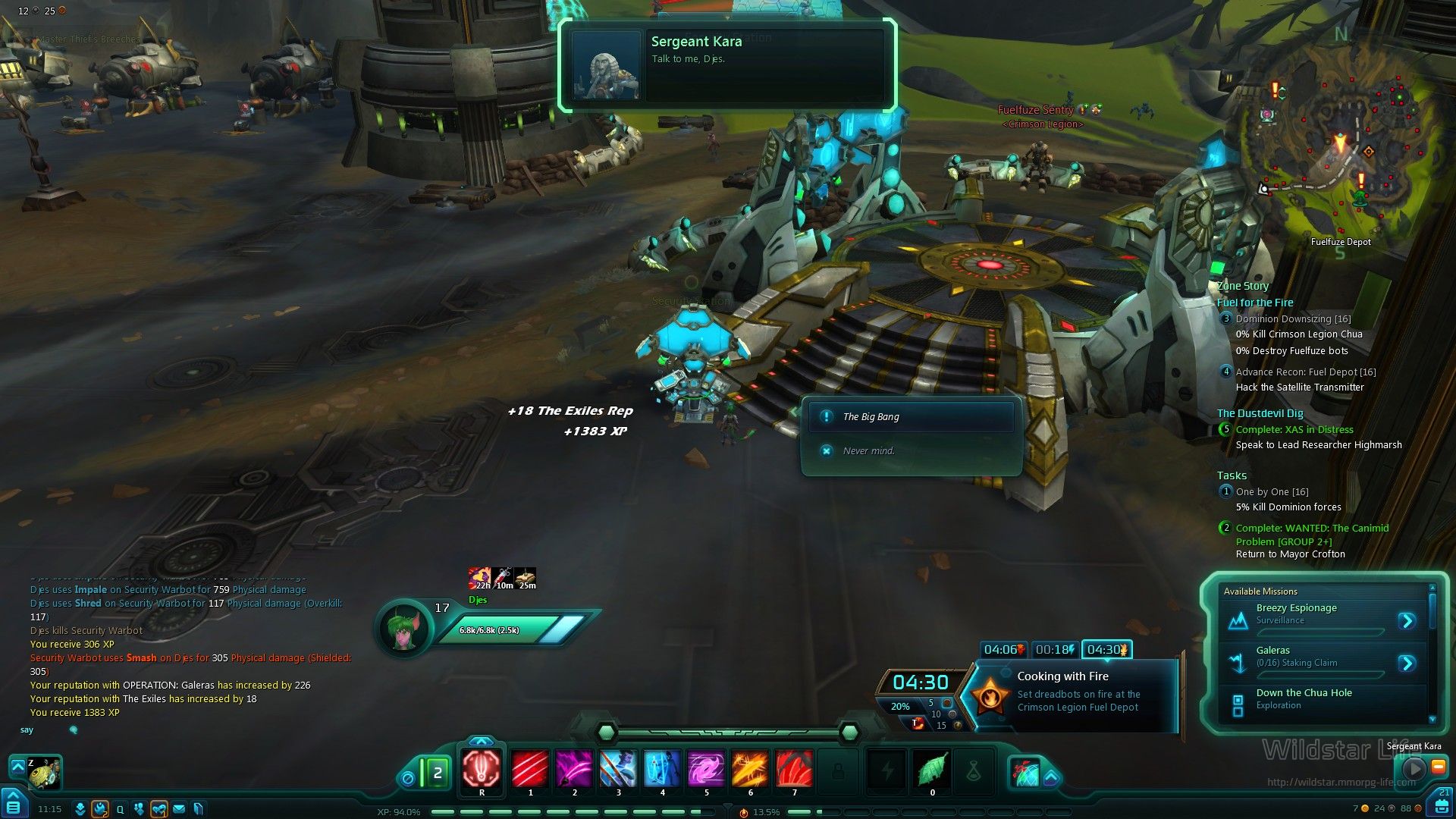Trigger the purple swirl ability in slot 5
1456x819 pixels.
pos(706,769)
